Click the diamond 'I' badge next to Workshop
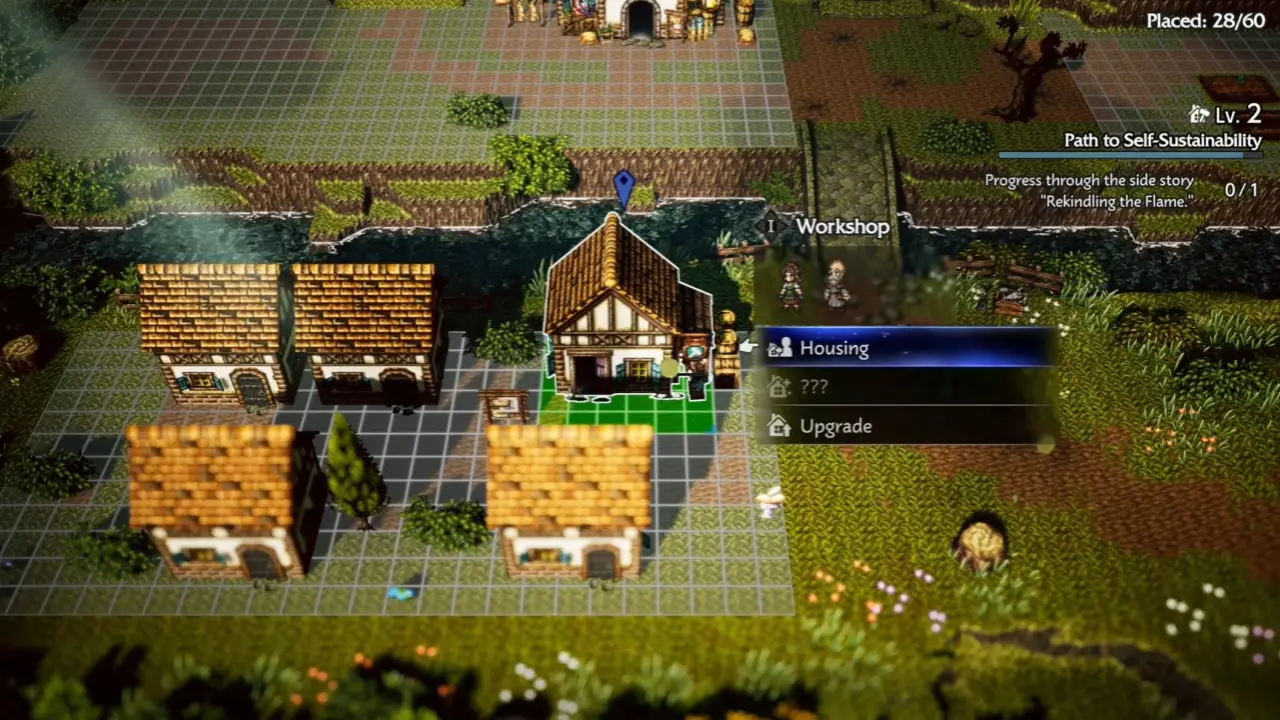Viewport: 1280px width, 720px height. click(770, 227)
